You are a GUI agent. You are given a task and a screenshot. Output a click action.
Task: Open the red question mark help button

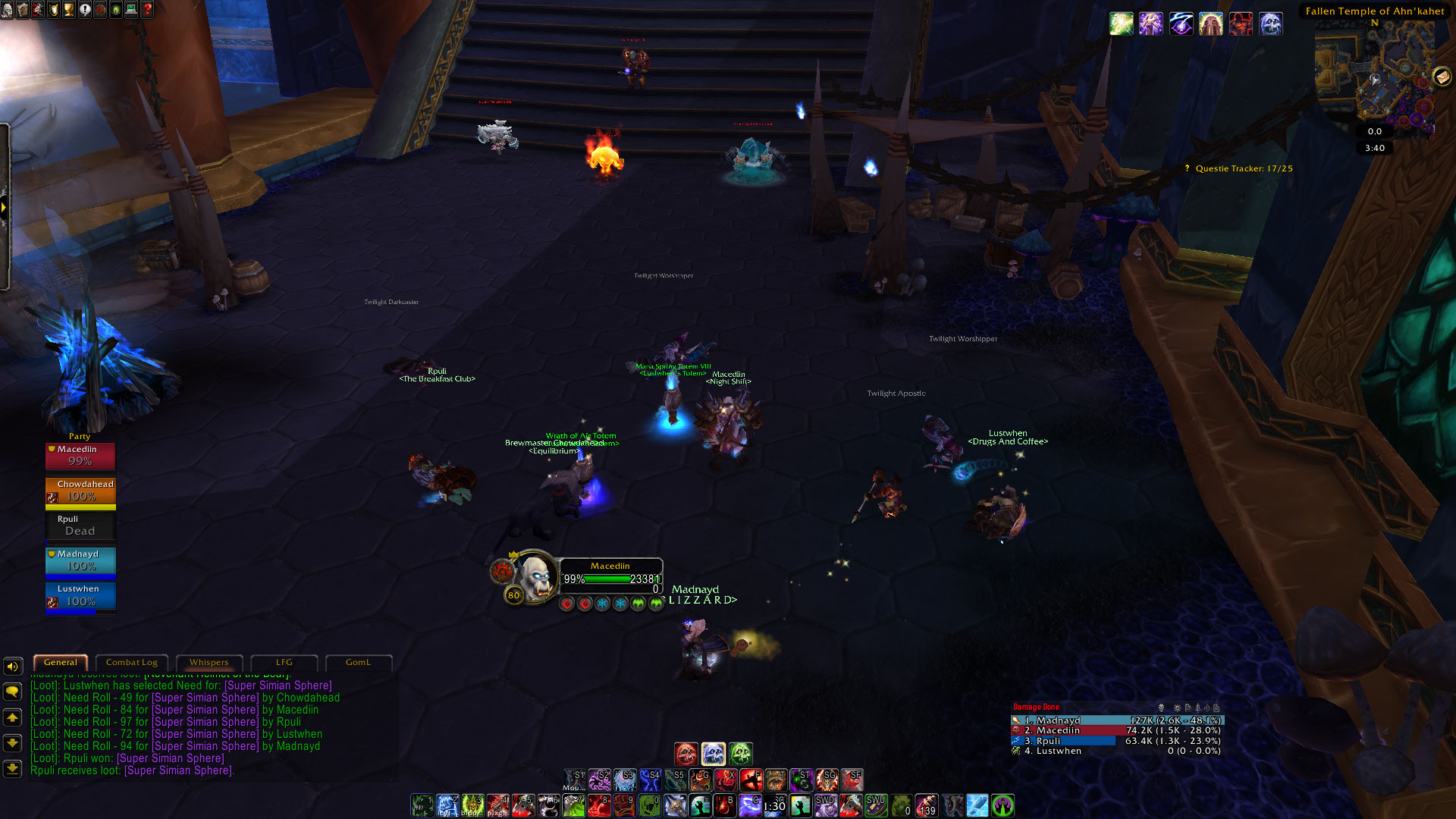click(x=147, y=10)
